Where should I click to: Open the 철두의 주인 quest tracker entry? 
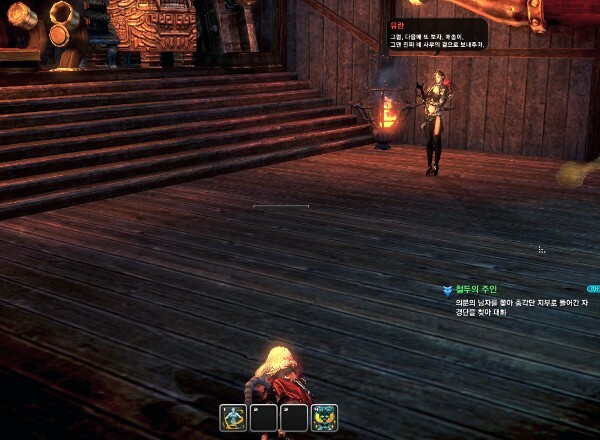click(x=476, y=290)
